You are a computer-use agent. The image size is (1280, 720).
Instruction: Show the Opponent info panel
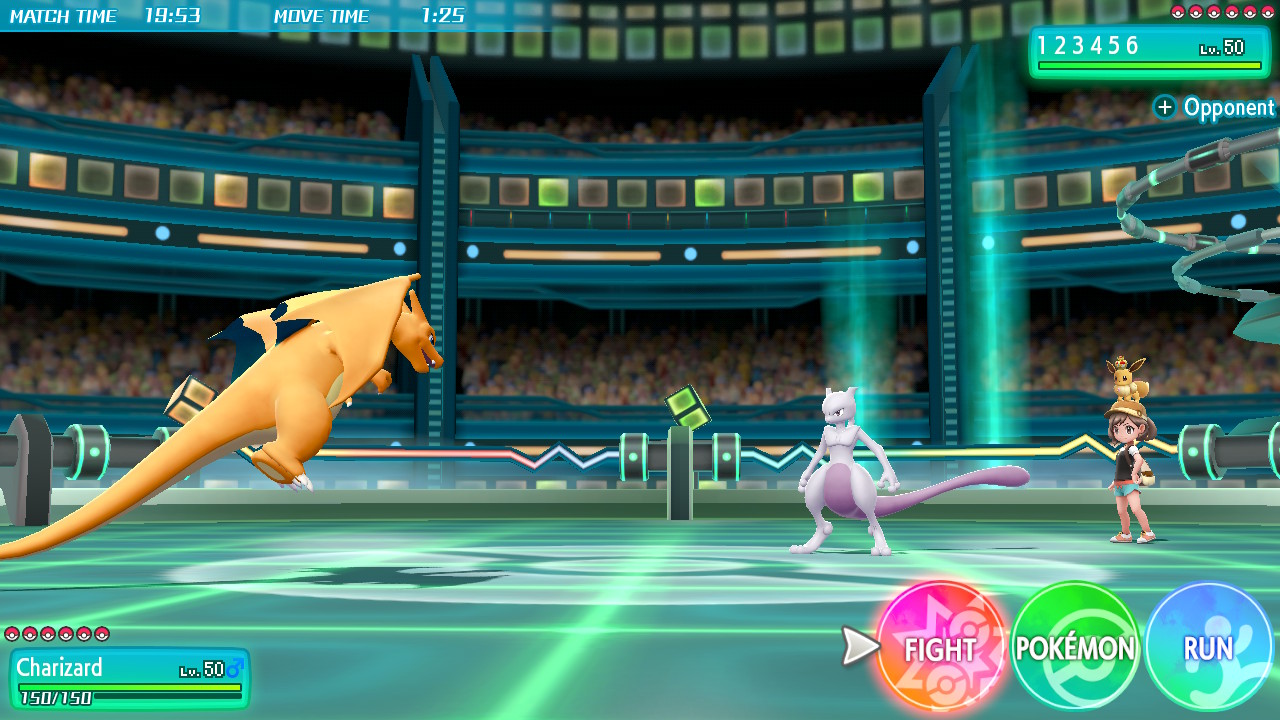pos(1214,107)
